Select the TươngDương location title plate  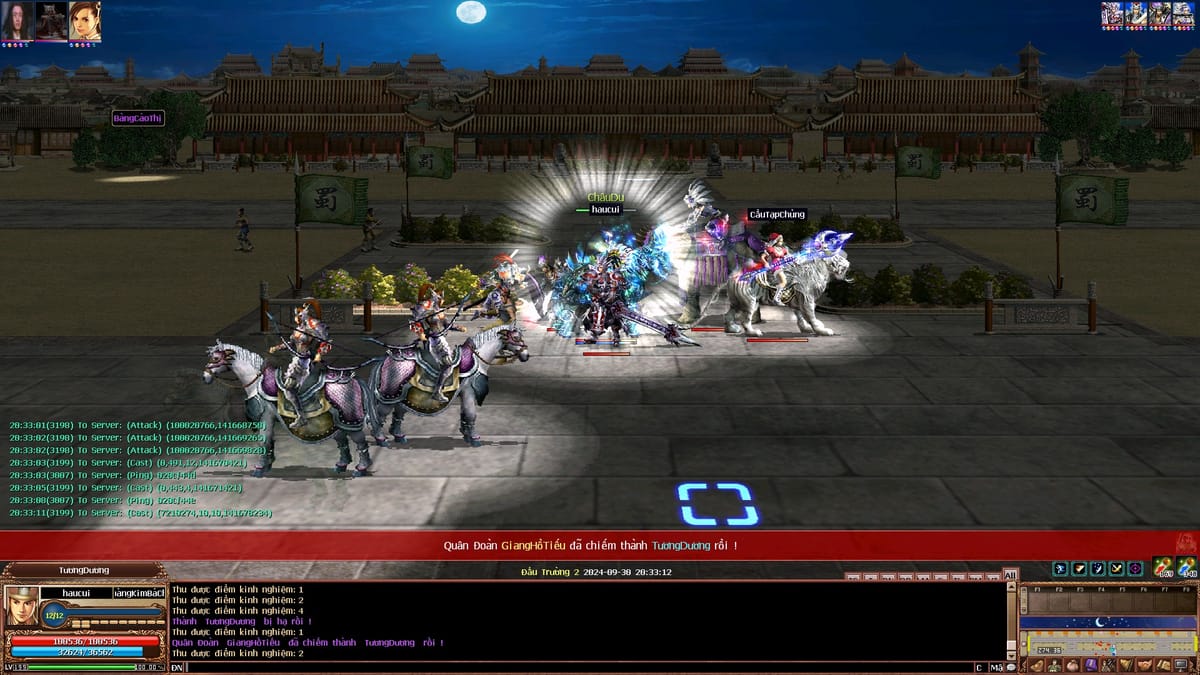tap(83, 570)
